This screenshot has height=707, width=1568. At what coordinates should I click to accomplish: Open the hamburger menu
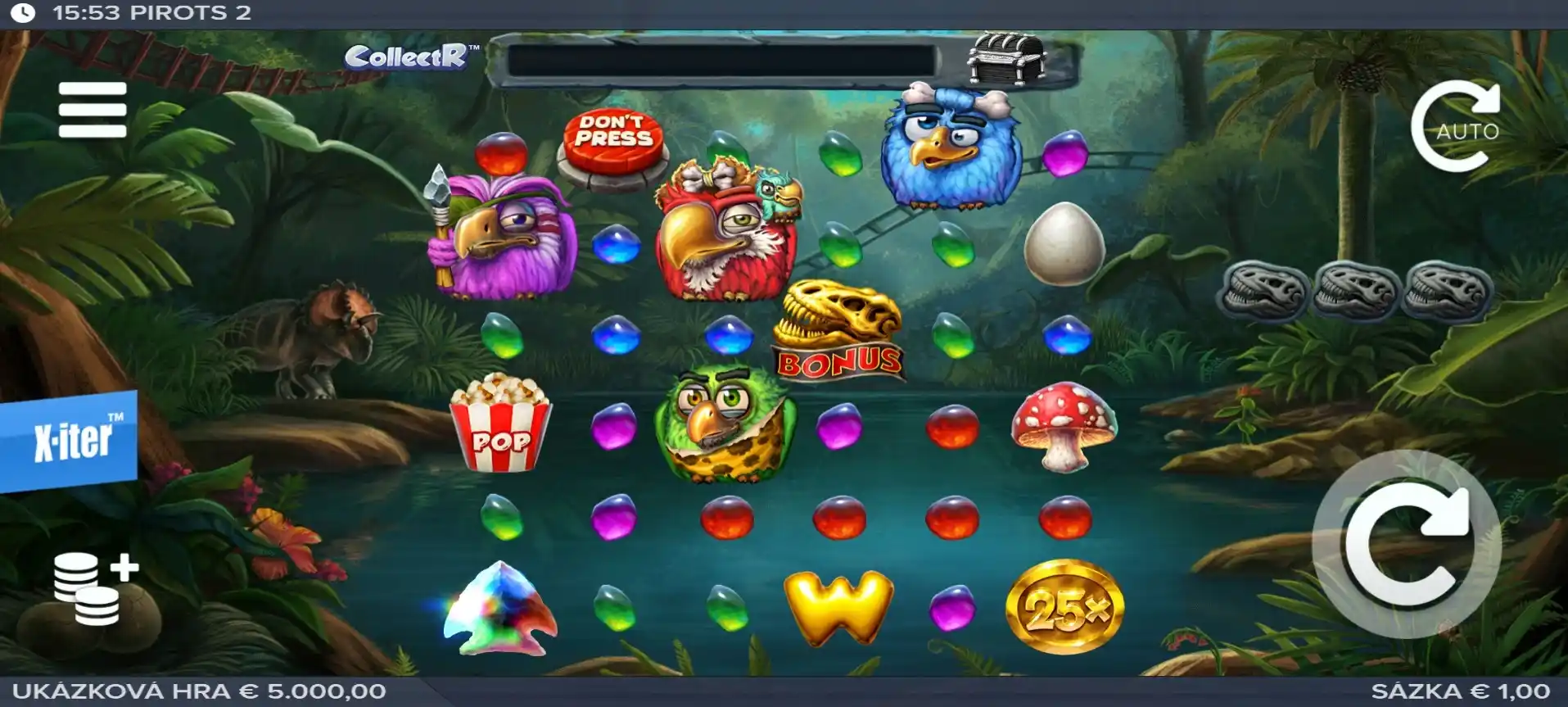click(93, 109)
